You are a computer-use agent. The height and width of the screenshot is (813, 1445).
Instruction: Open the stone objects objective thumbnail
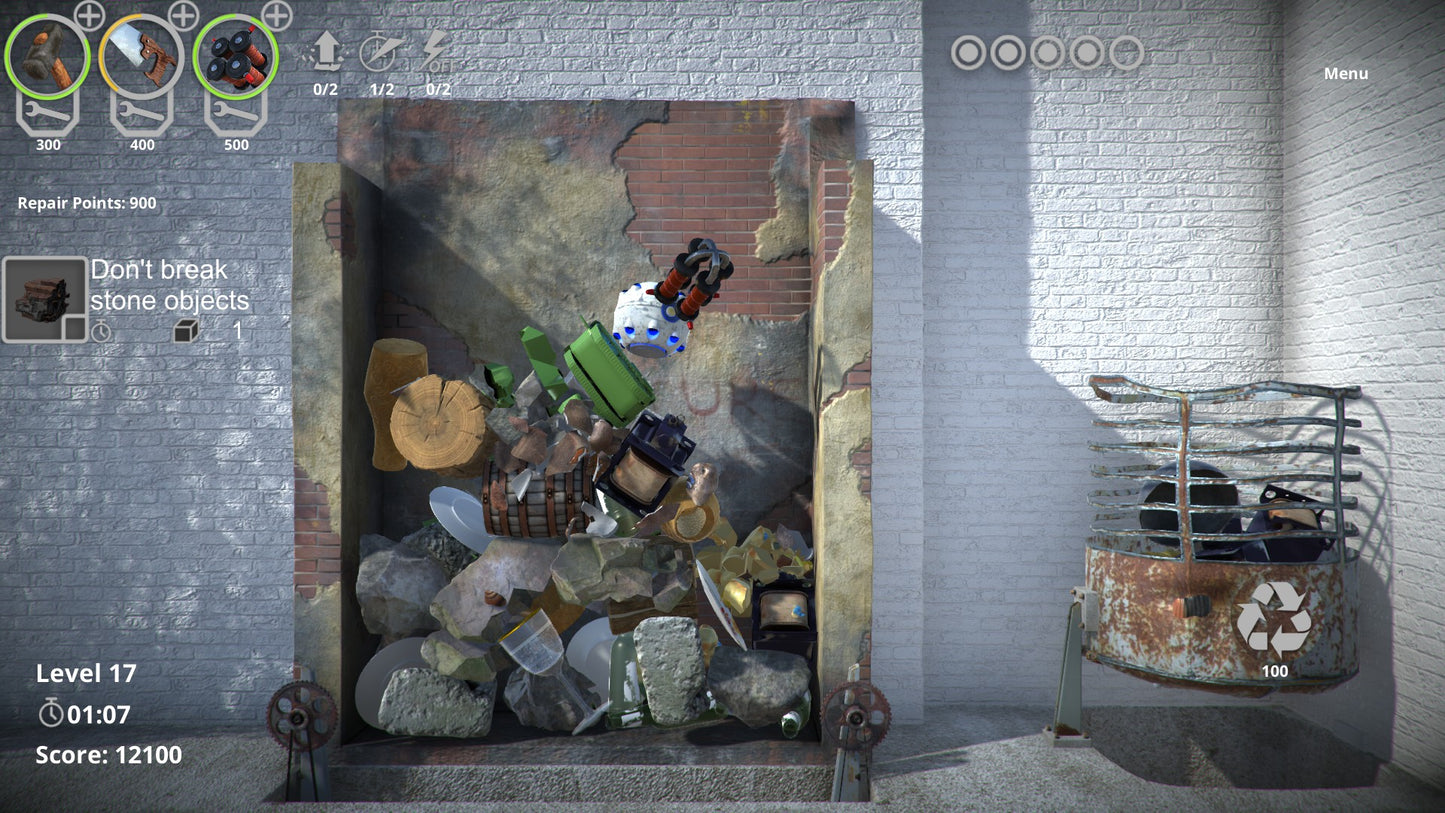point(44,300)
